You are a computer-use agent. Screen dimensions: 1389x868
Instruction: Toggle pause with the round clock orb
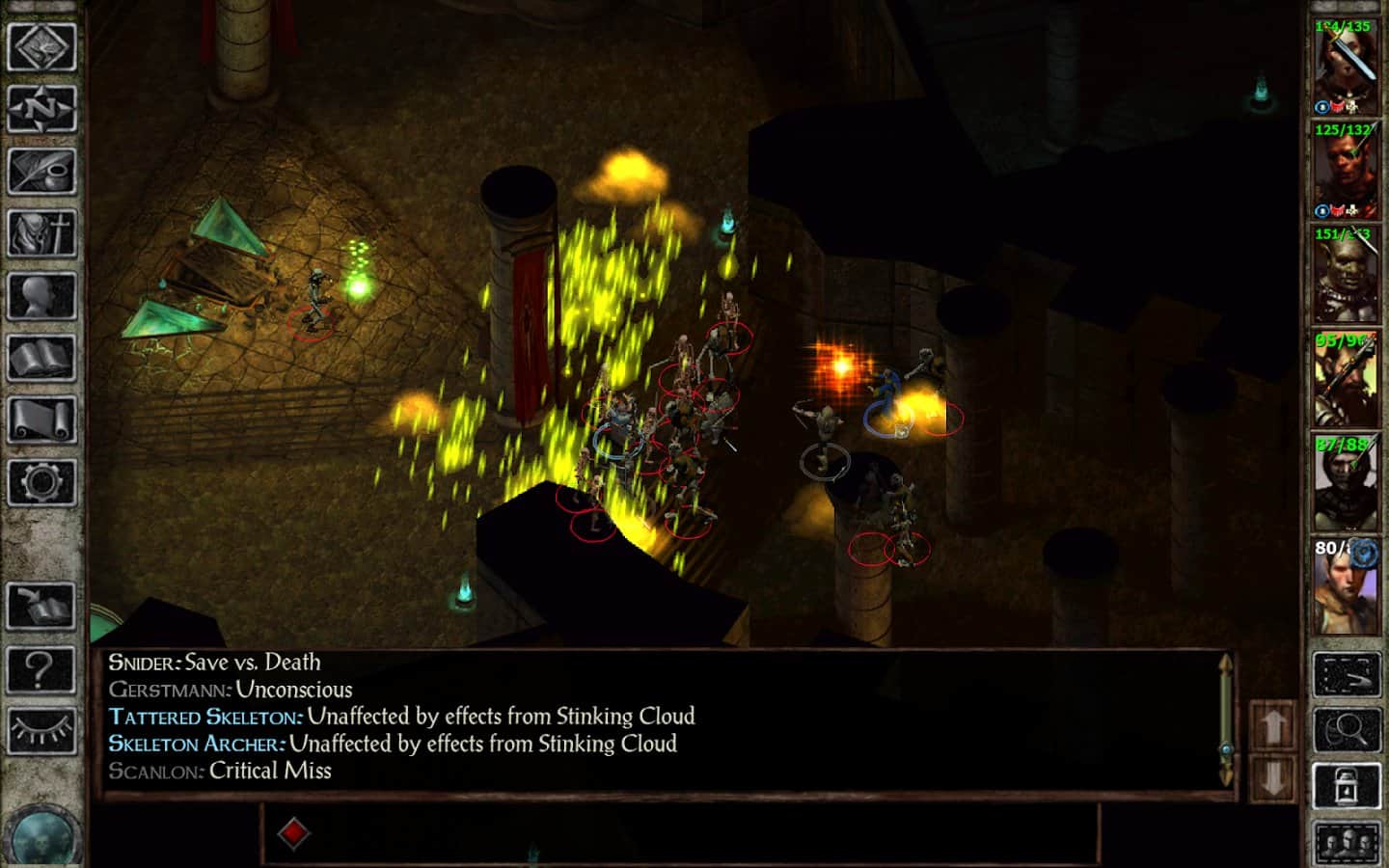click(41, 835)
